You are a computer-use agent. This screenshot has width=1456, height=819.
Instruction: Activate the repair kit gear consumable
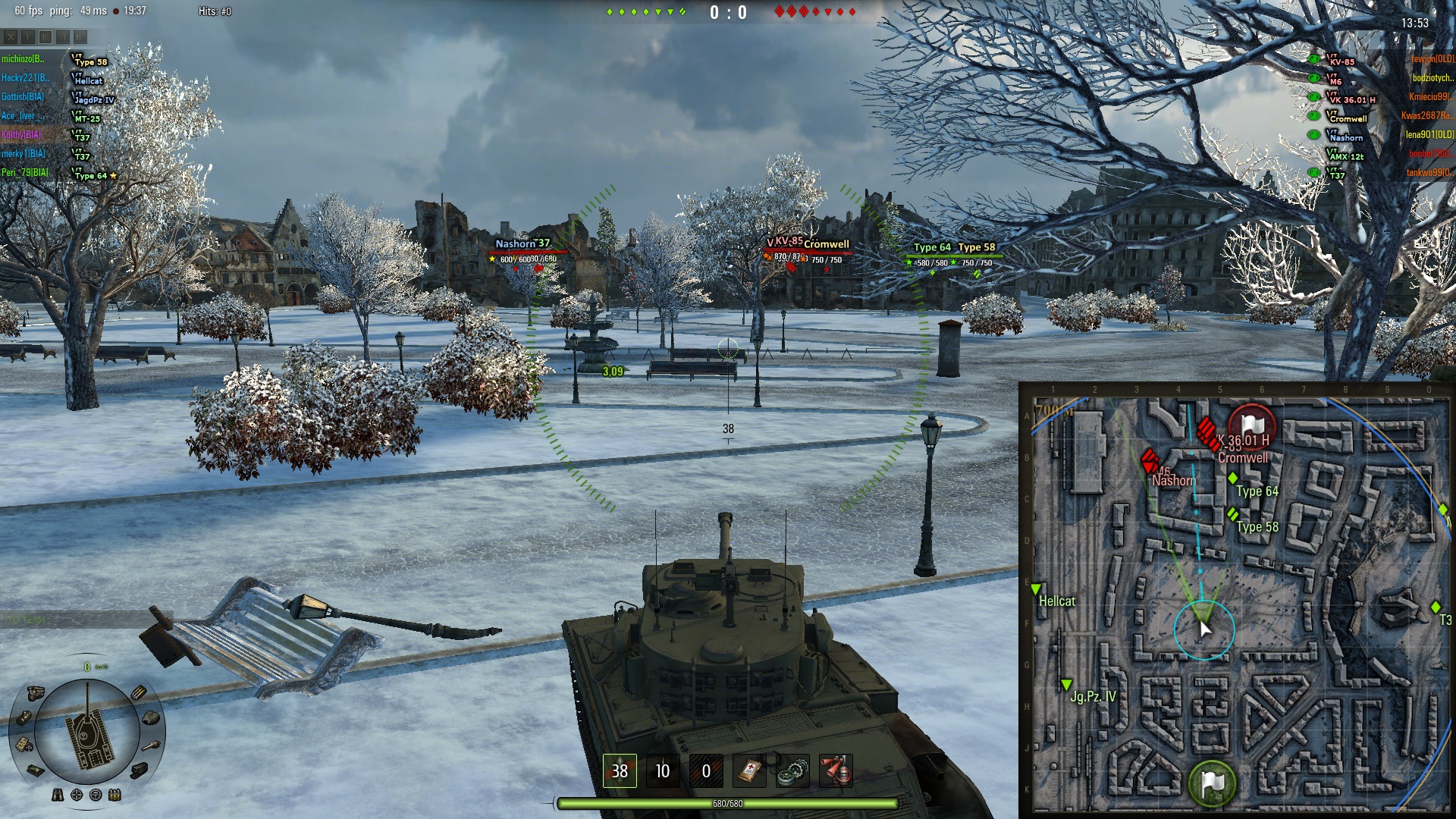(792, 771)
